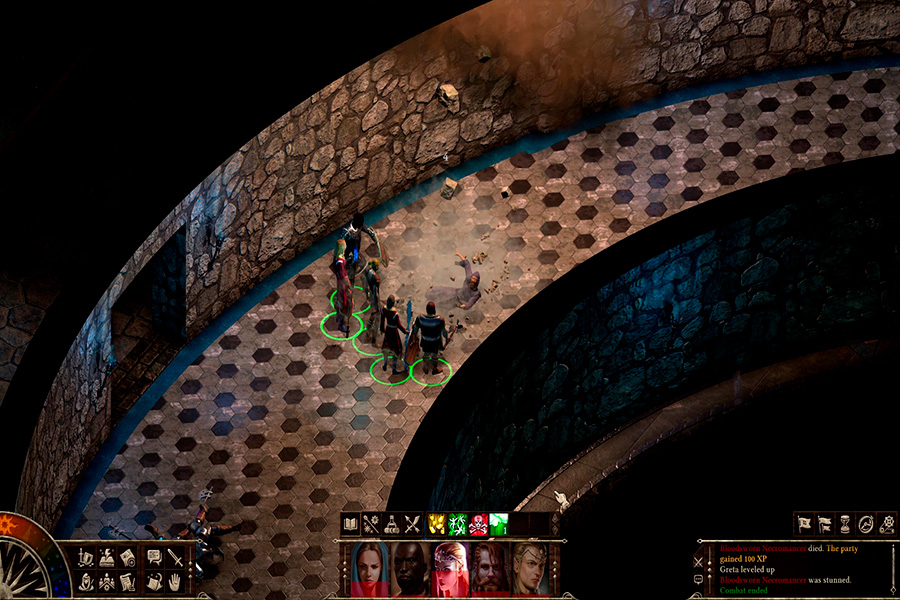The width and height of the screenshot is (900, 600).
Task: Switch the log to the chat bubble filter
Action: (x=697, y=578)
